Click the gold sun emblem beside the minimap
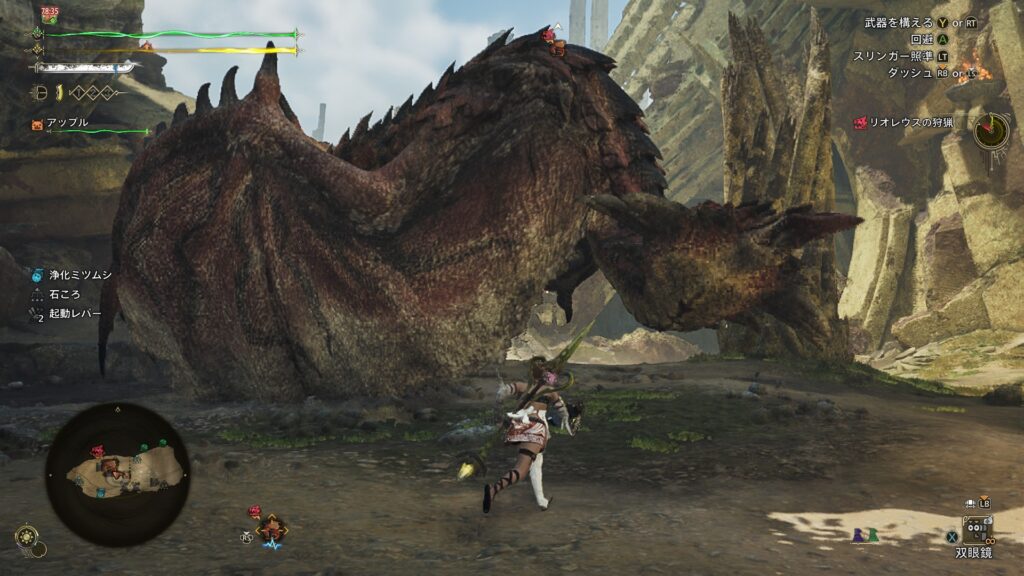The image size is (1024, 576). point(25,536)
